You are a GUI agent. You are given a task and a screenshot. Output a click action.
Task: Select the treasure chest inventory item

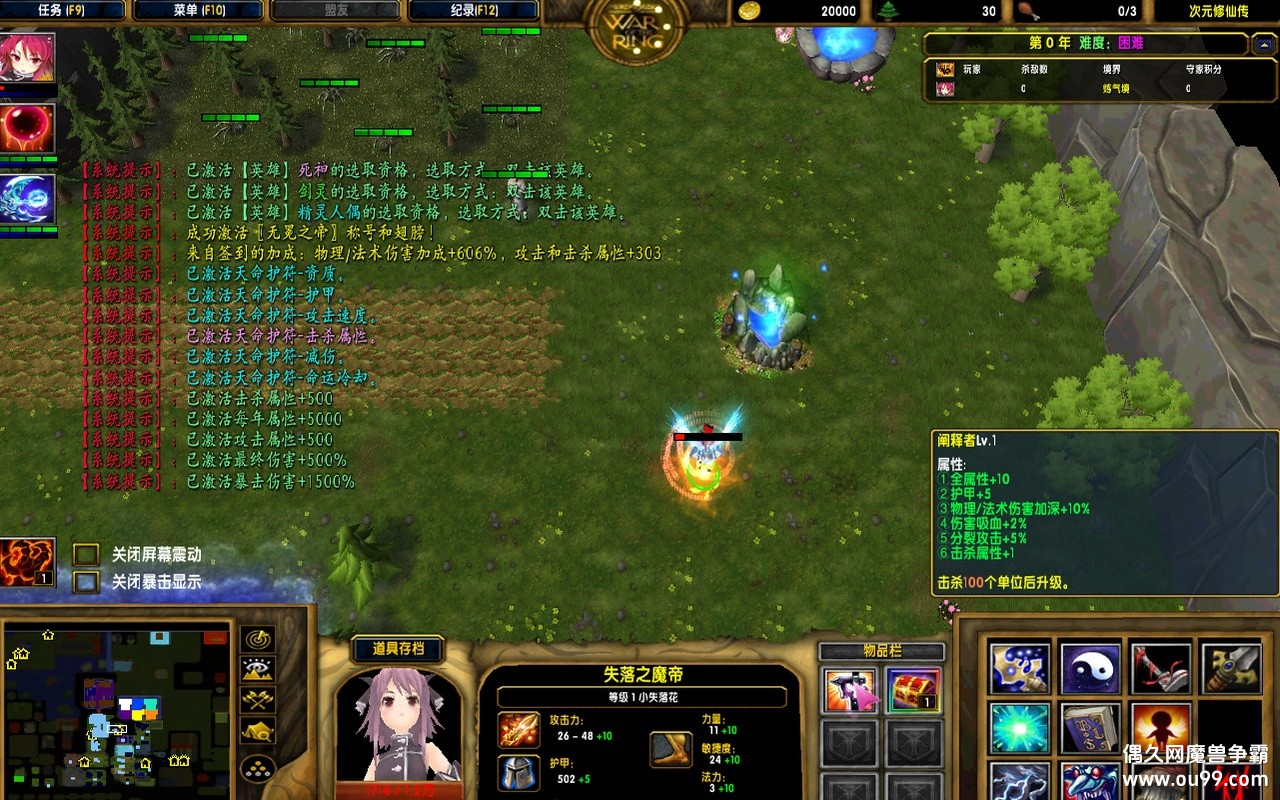click(912, 691)
